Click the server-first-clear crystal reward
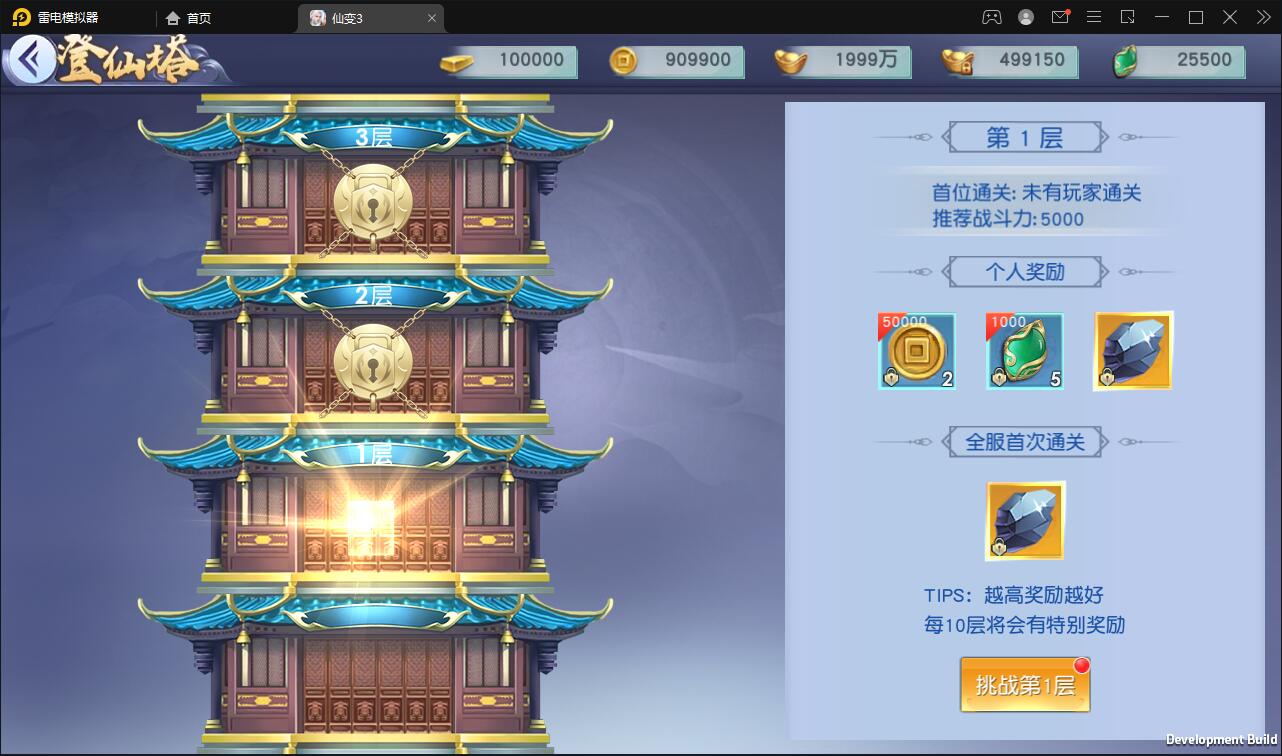 pos(1024,520)
